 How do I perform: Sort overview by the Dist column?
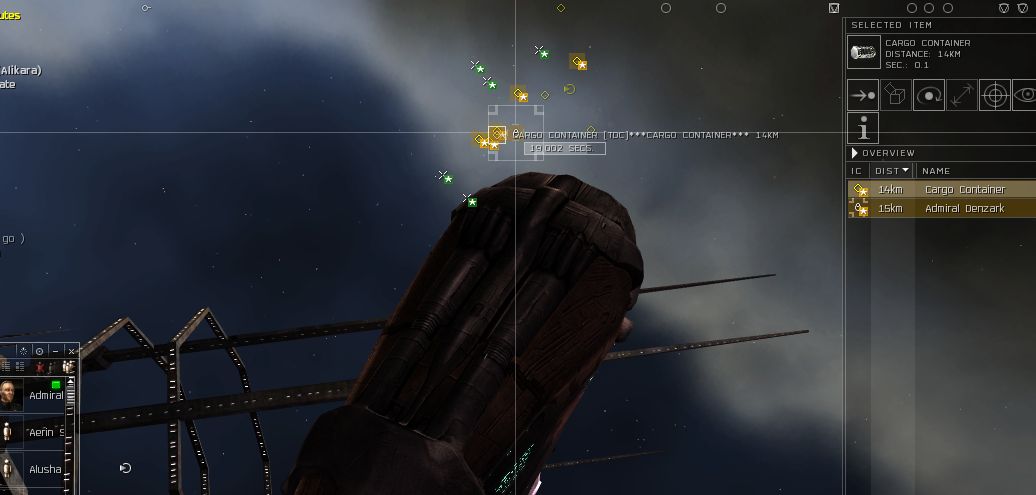point(892,171)
